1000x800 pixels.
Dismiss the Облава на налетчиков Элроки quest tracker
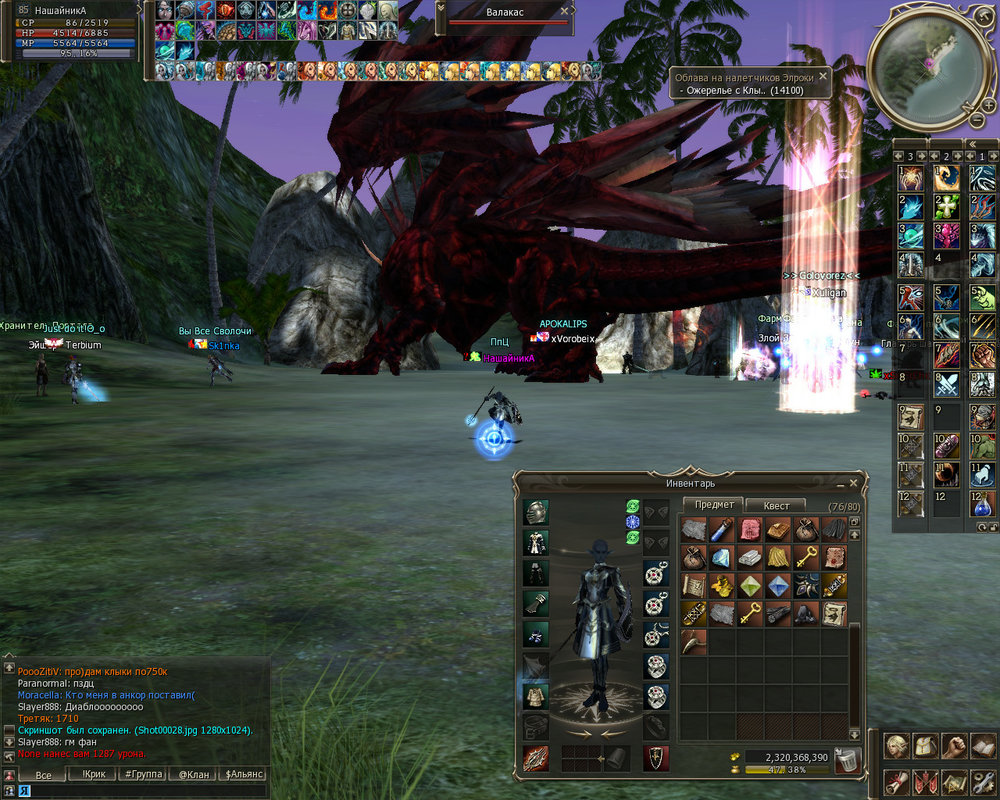point(823,76)
